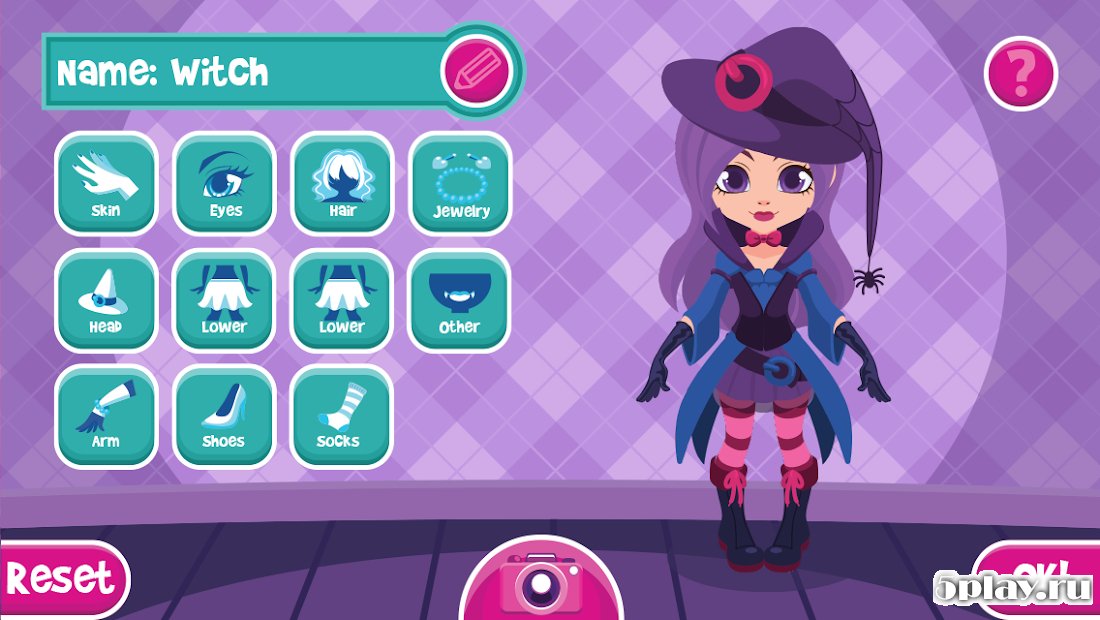1100x620 pixels.
Task: Open the Socks category
Action: [x=342, y=416]
